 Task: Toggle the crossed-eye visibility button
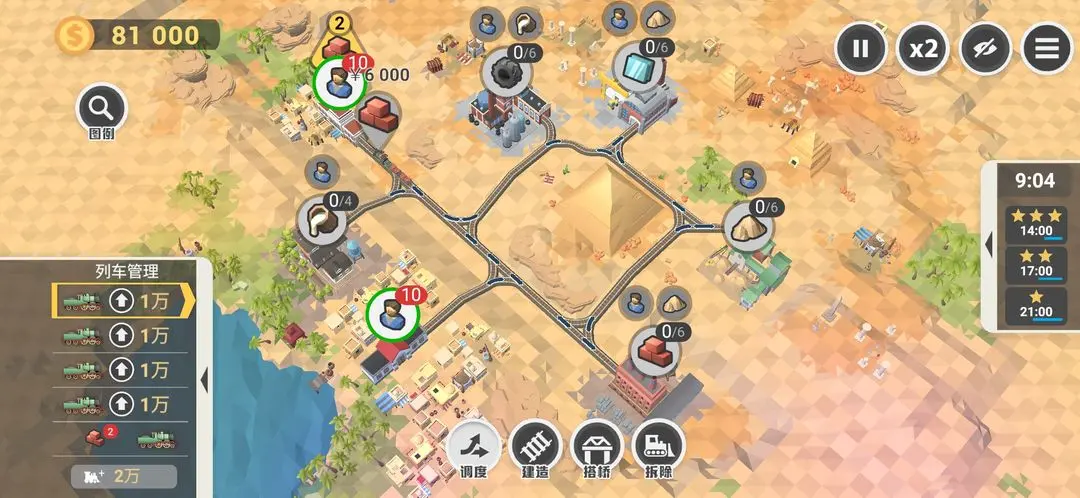(985, 49)
